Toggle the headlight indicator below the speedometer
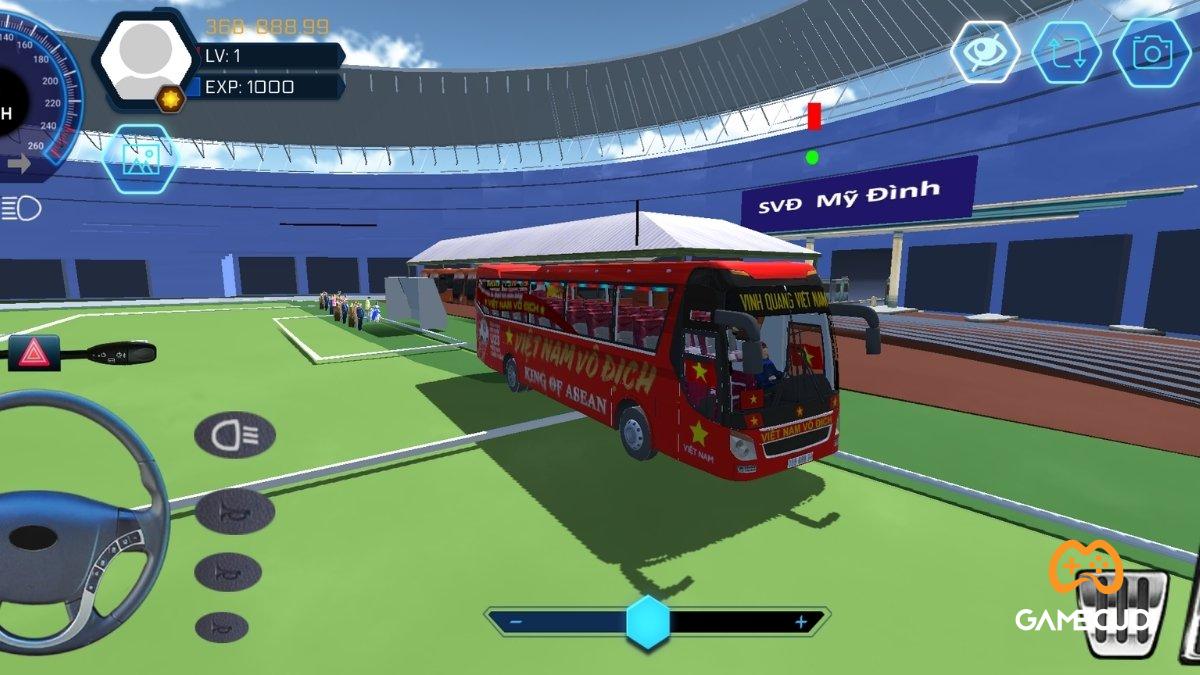The width and height of the screenshot is (1200, 675). click(21, 208)
